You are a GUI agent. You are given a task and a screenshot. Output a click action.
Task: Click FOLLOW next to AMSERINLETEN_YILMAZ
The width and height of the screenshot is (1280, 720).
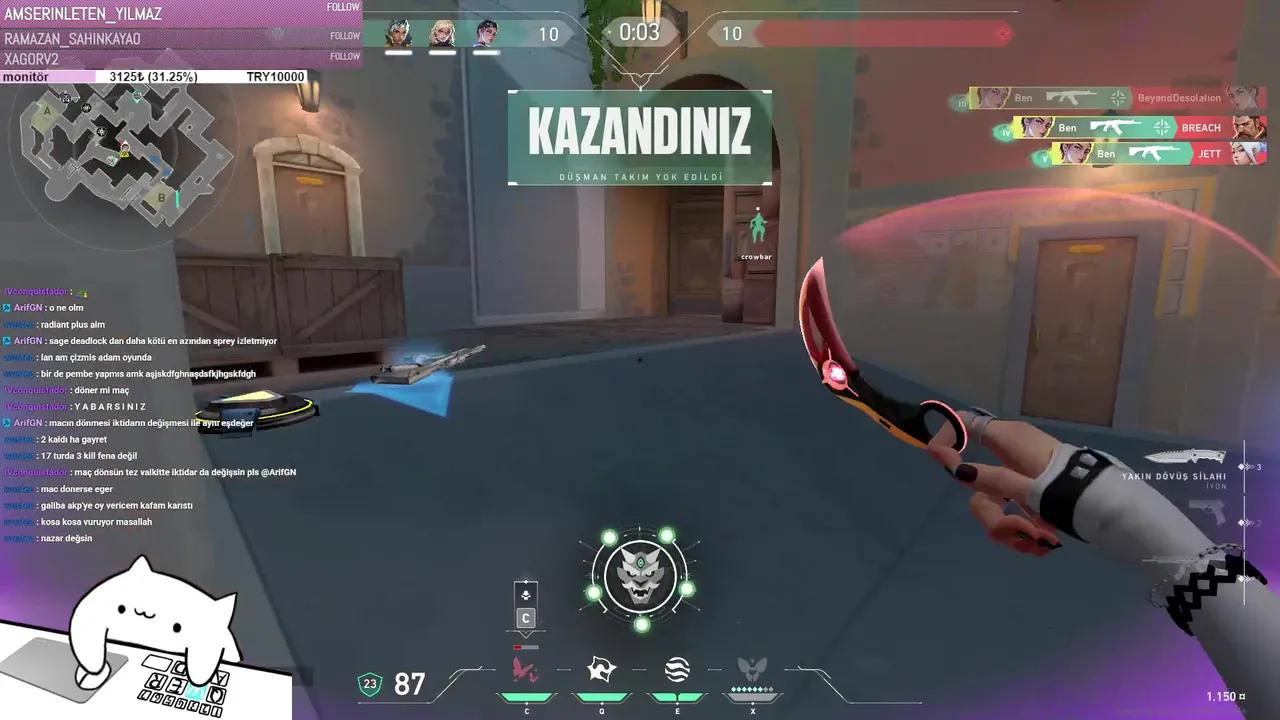(x=344, y=6)
